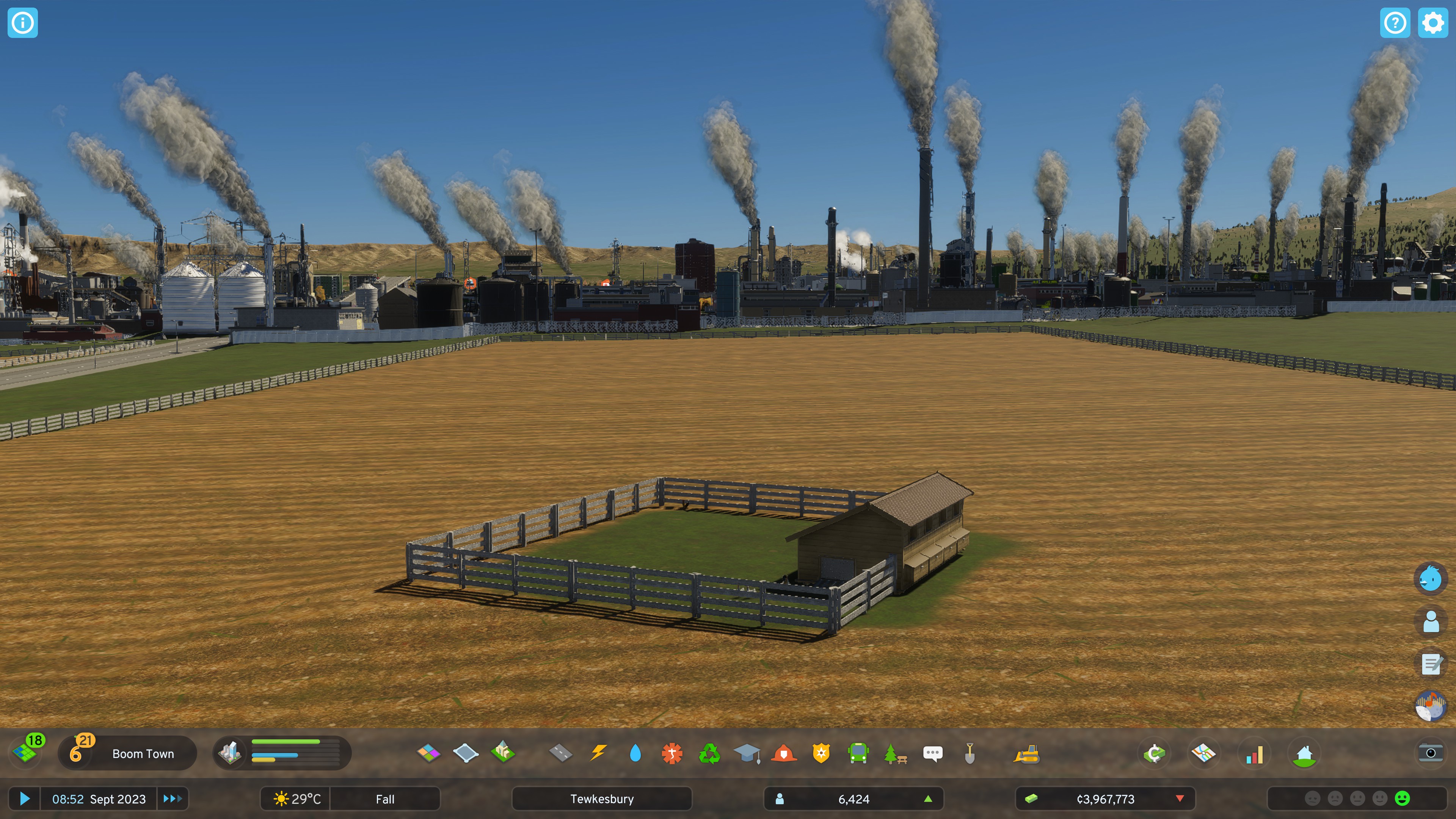
Task: Open the bar chart statistics panel
Action: [1254, 753]
